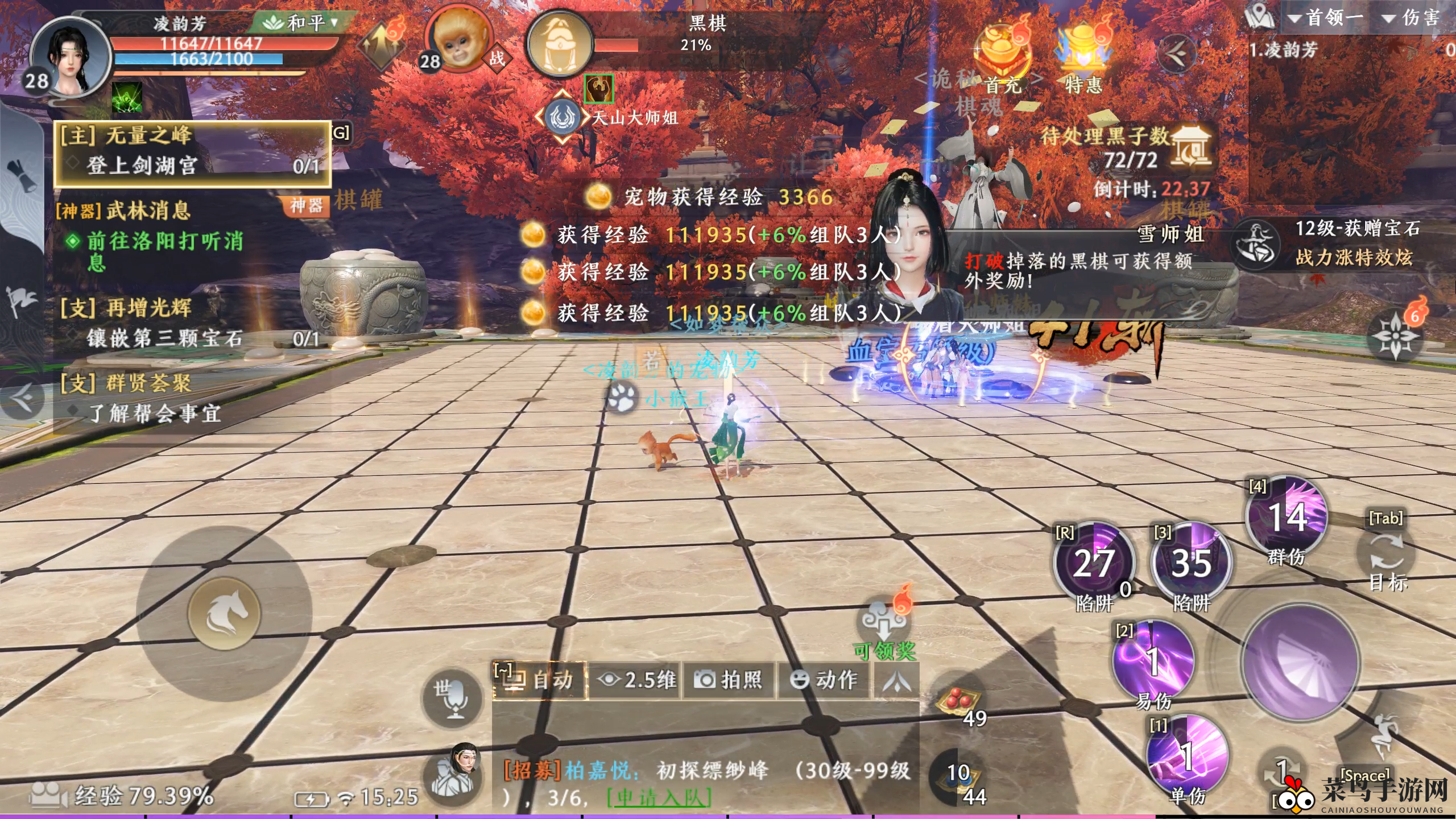Click the 申请入队 join team link

[659, 799]
